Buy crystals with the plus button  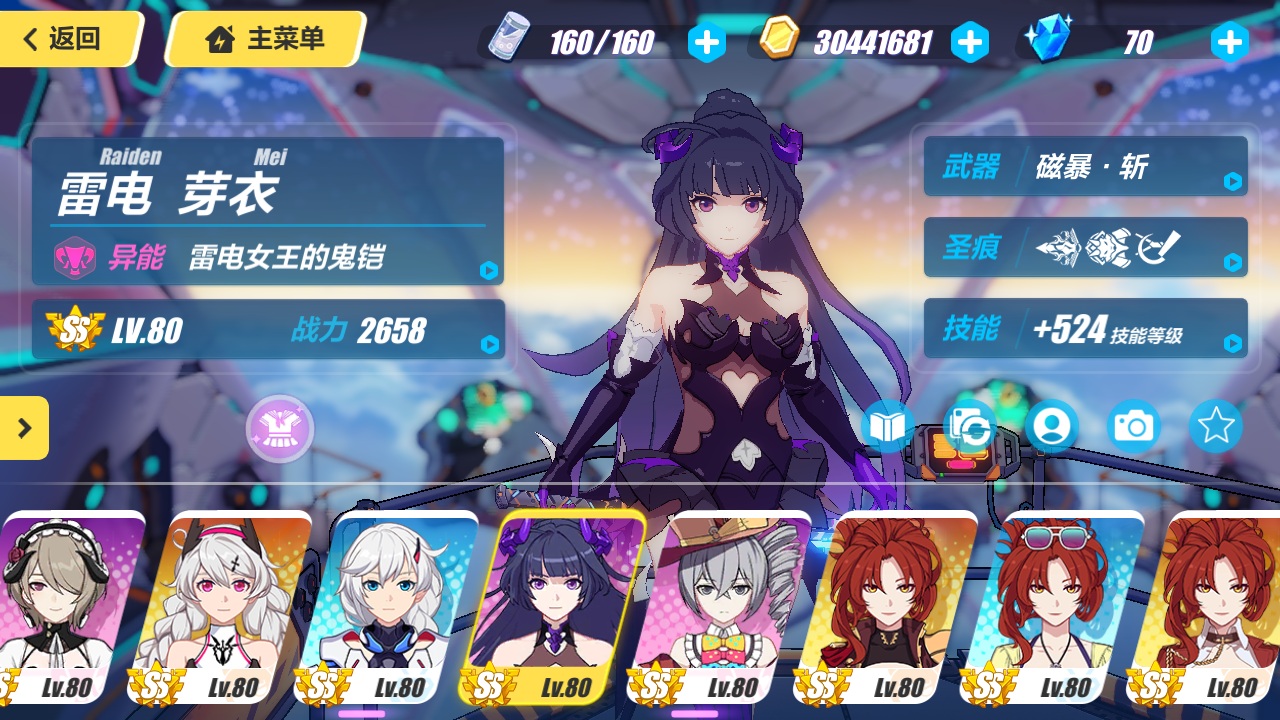[1229, 42]
